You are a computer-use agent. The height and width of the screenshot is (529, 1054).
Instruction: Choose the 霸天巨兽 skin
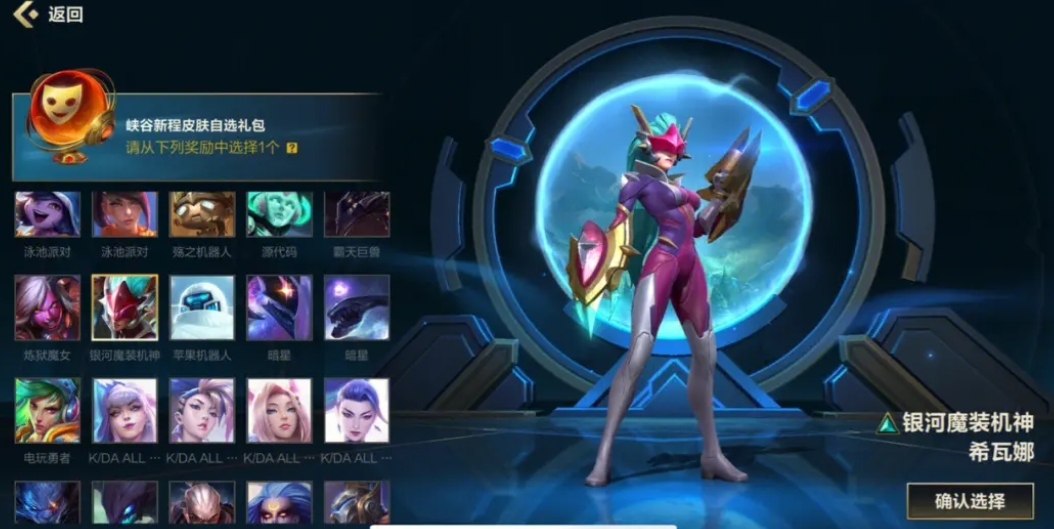(x=356, y=214)
